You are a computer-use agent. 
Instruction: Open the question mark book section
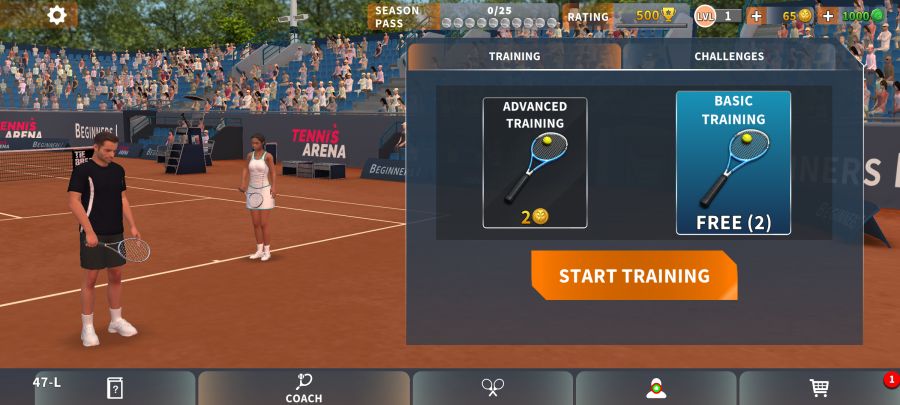(114, 388)
